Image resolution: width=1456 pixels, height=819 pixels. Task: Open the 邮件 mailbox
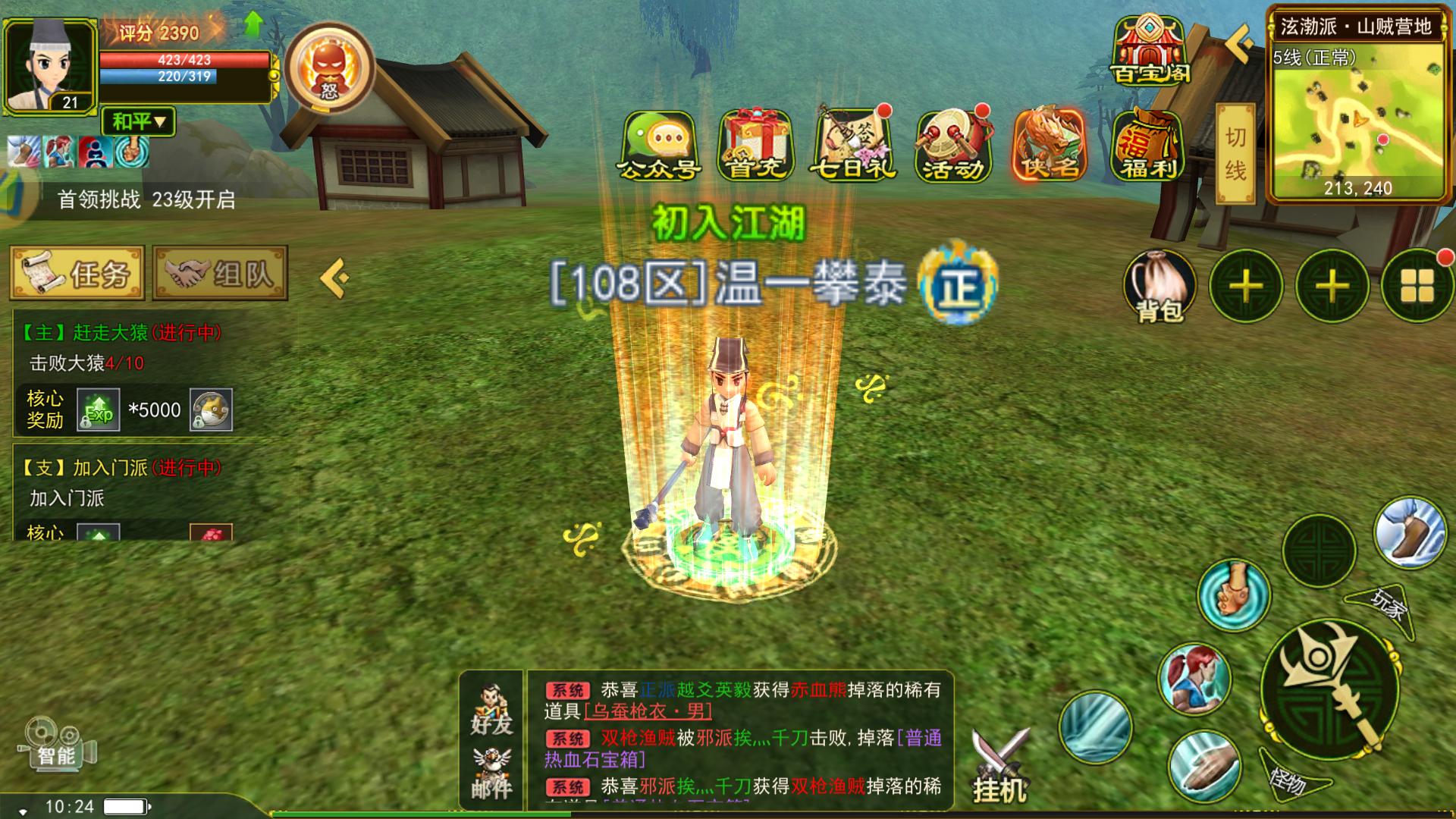[491, 773]
